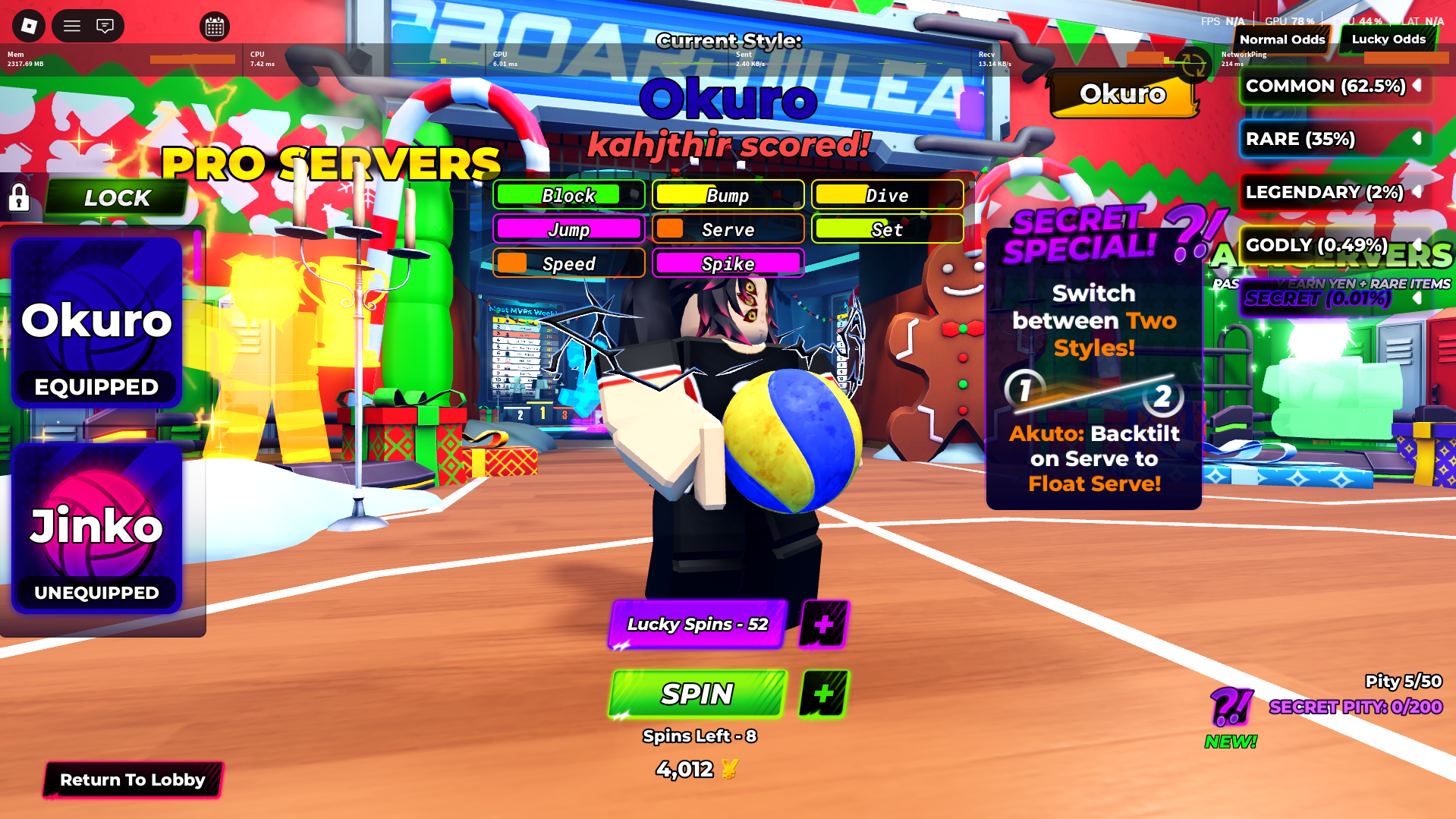Expand the Common 62.5% rarity list
The width and height of the screenshot is (1456, 819).
coord(1416,86)
